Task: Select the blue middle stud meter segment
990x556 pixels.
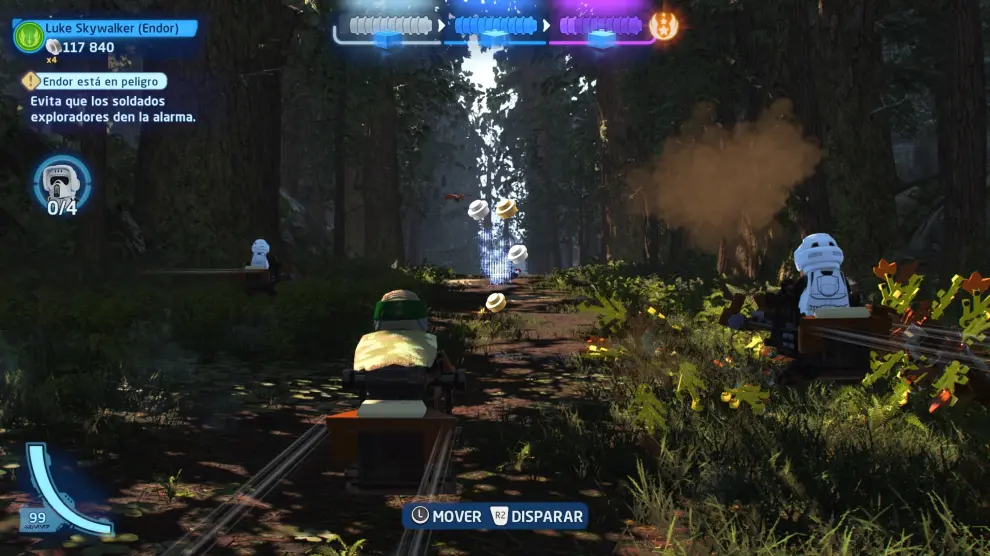Action: point(495,26)
